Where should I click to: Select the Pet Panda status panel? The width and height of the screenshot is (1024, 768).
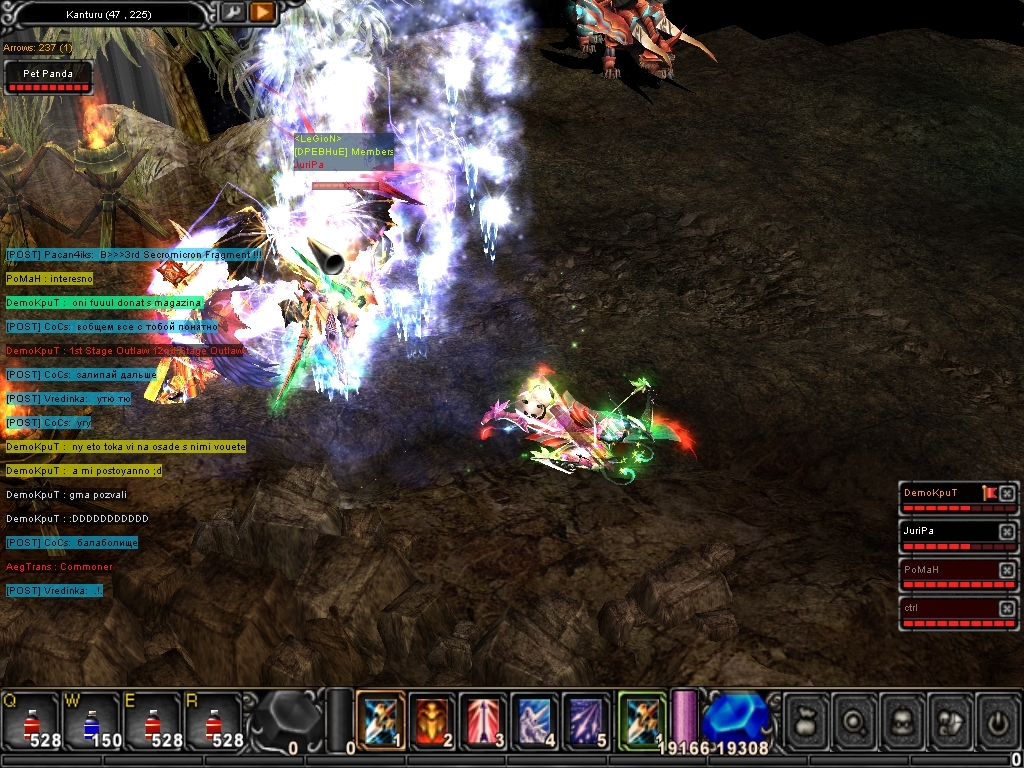coord(48,78)
